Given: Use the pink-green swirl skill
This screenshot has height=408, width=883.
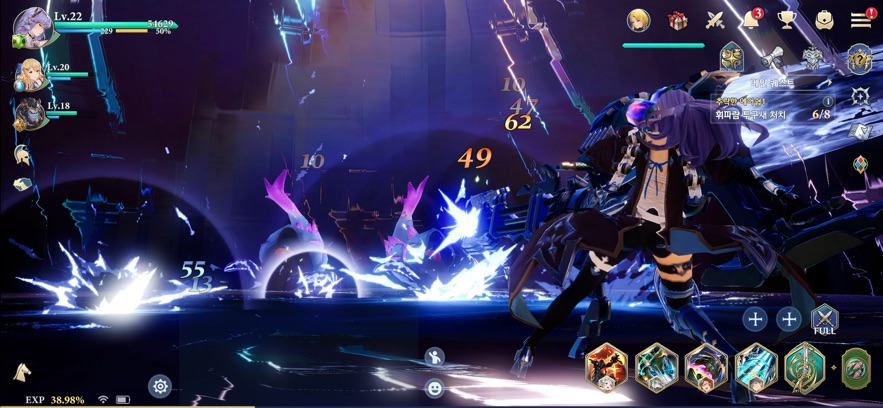Looking at the screenshot, I should (x=706, y=366).
